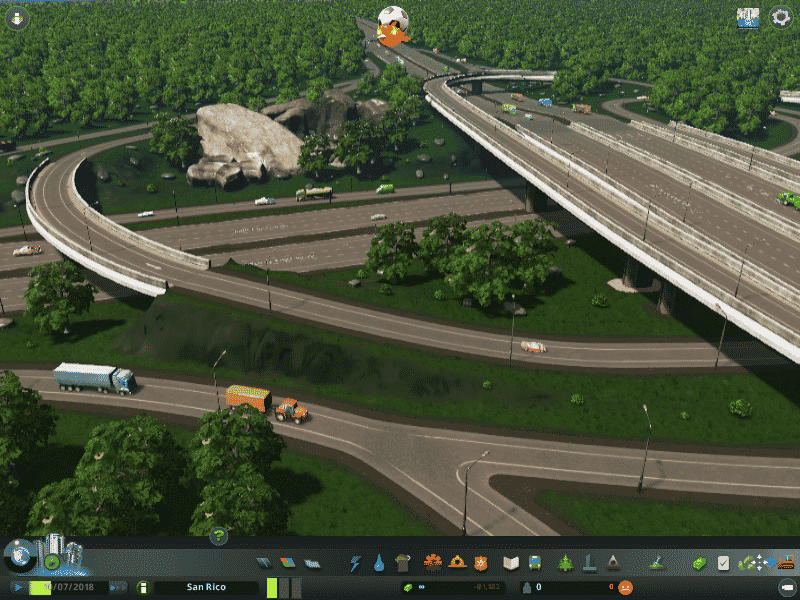Open the options gear menu
The height and width of the screenshot is (600, 800).
tap(780, 18)
